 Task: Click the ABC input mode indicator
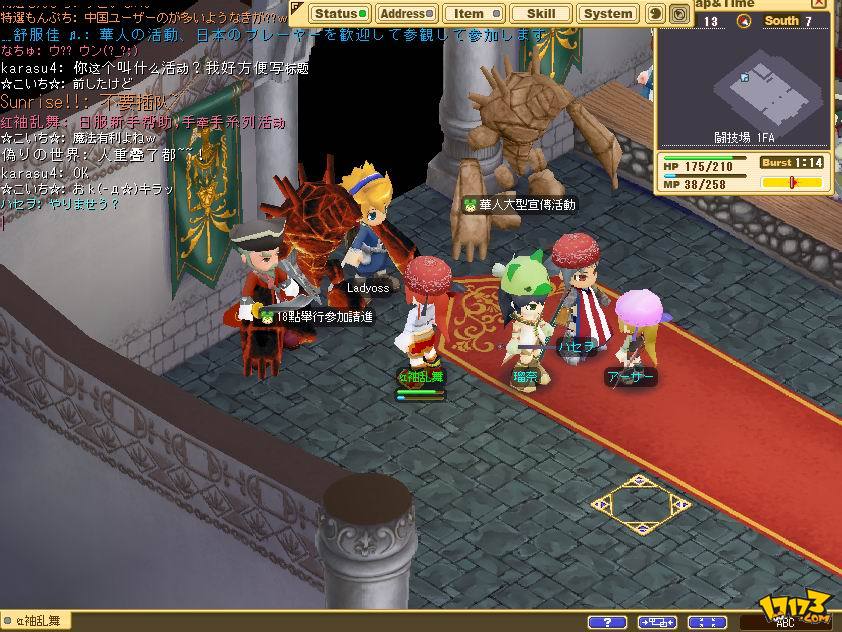(x=784, y=623)
